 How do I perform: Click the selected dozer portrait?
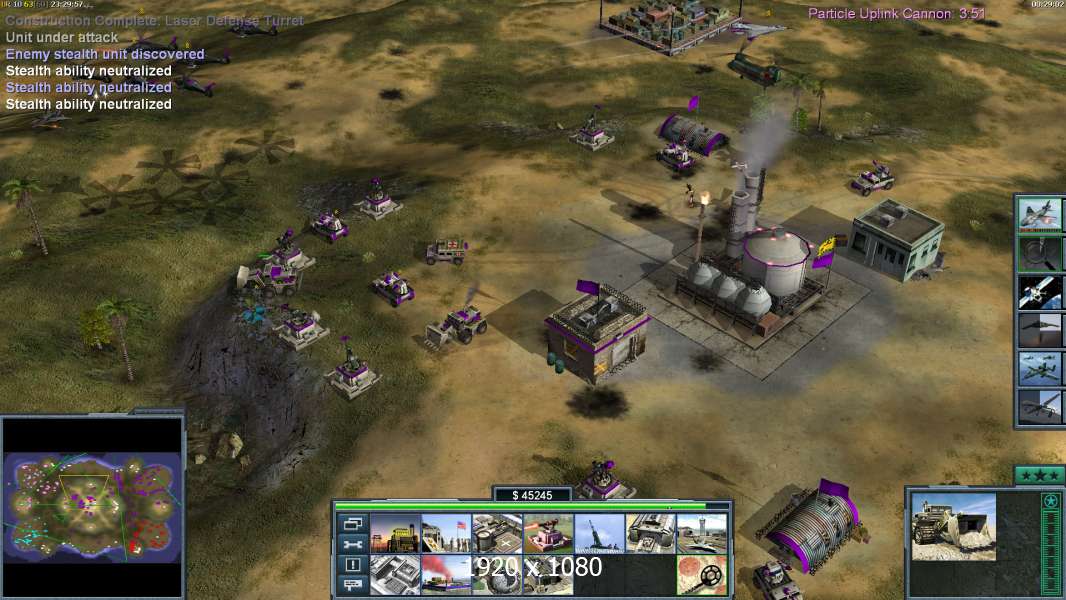click(953, 526)
